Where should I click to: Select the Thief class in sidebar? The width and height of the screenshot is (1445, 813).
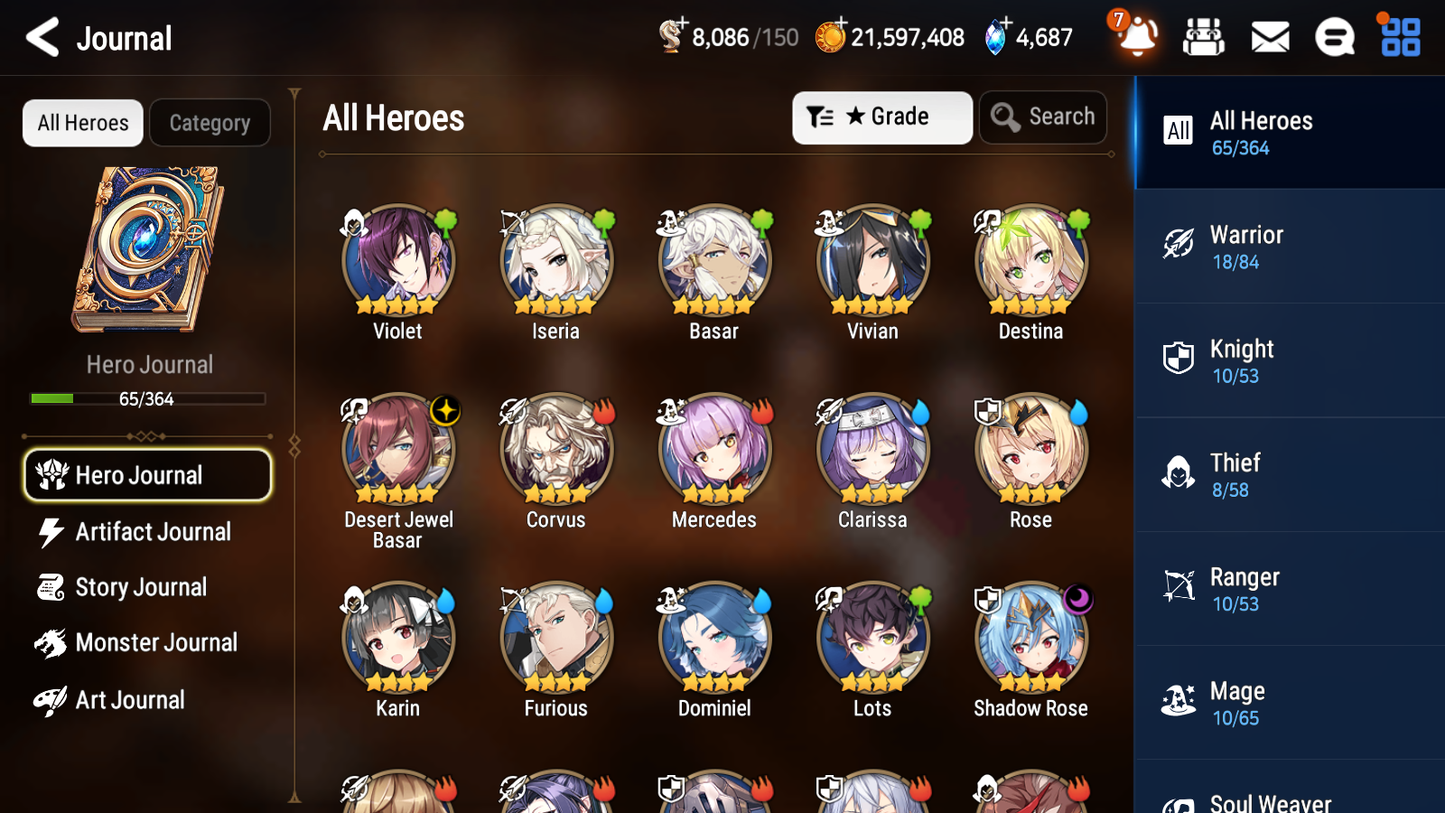[x=1289, y=474]
